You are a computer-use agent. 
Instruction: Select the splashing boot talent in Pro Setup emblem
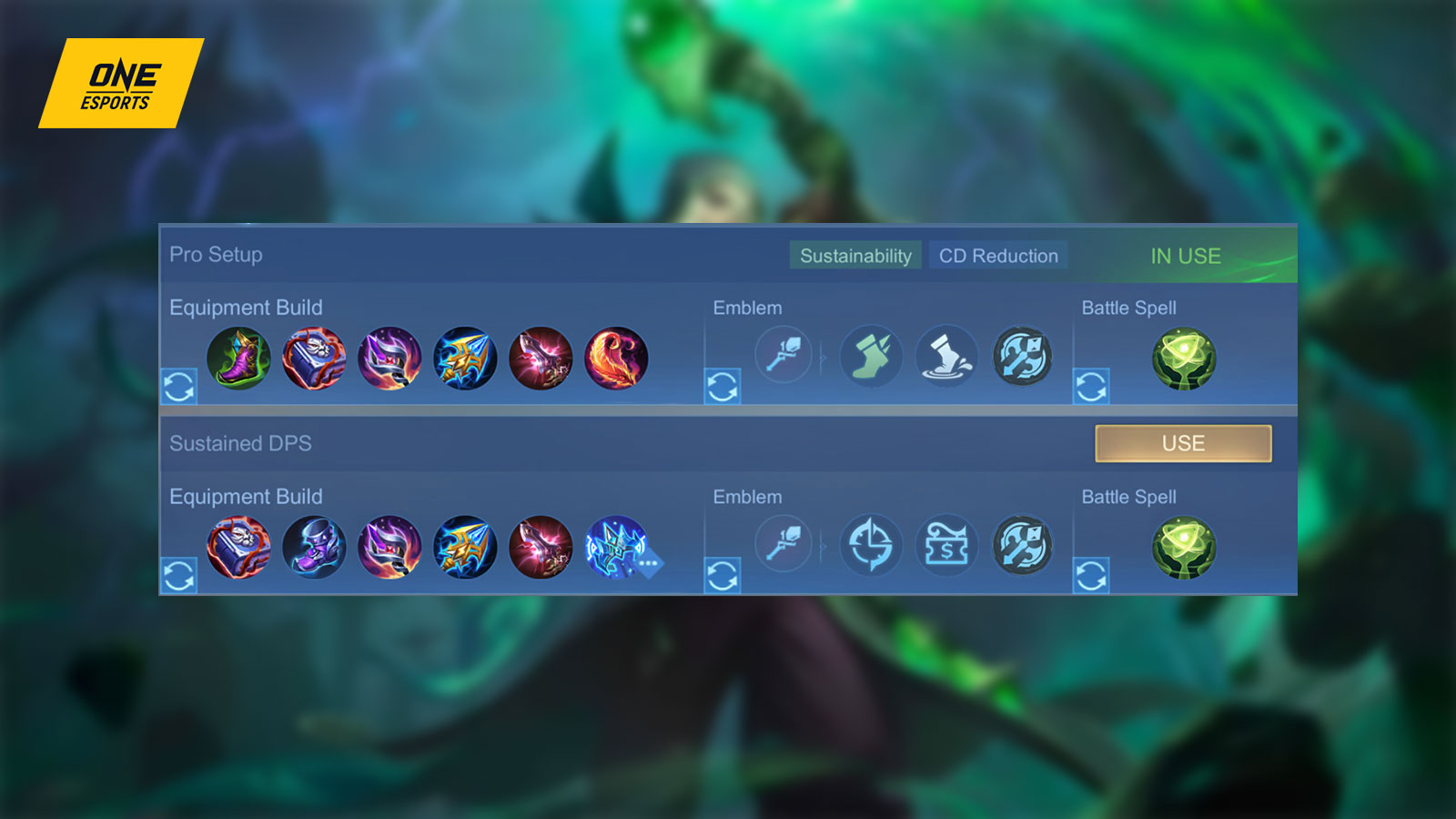coord(946,357)
